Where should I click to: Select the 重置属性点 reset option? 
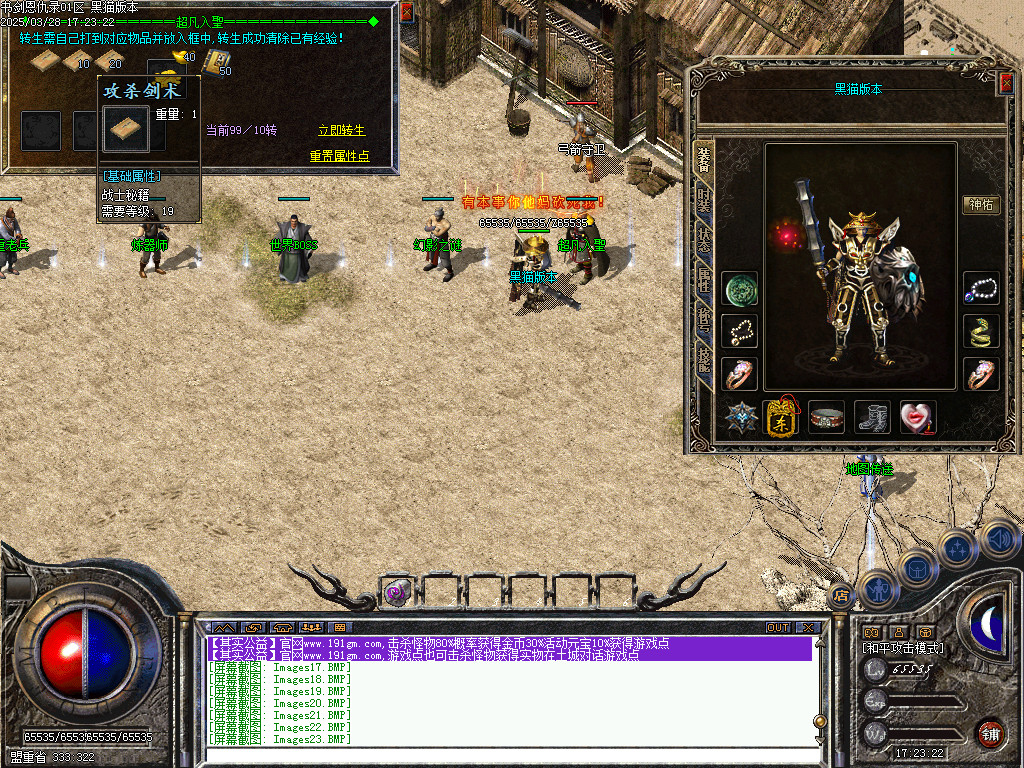(339, 156)
